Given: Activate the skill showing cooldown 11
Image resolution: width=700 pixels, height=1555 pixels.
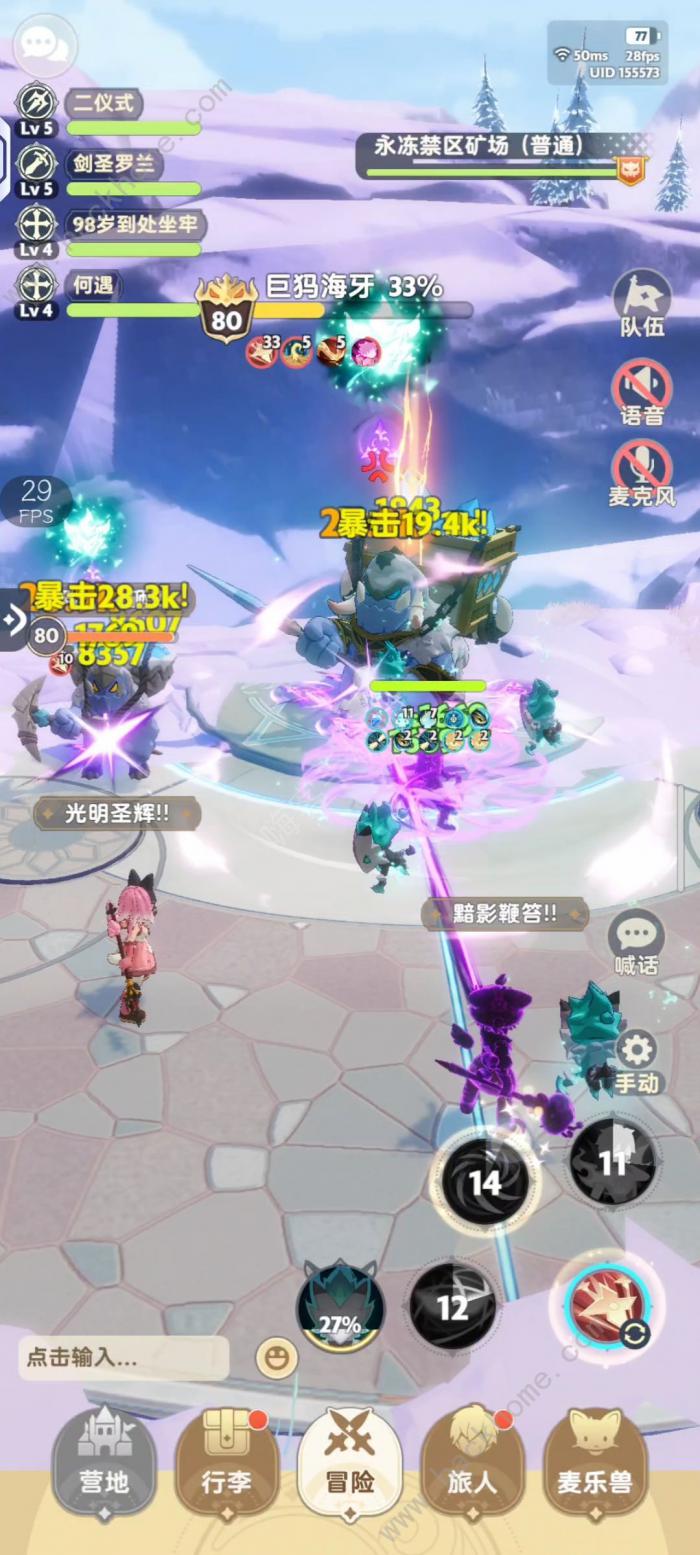Looking at the screenshot, I should tap(612, 1161).
